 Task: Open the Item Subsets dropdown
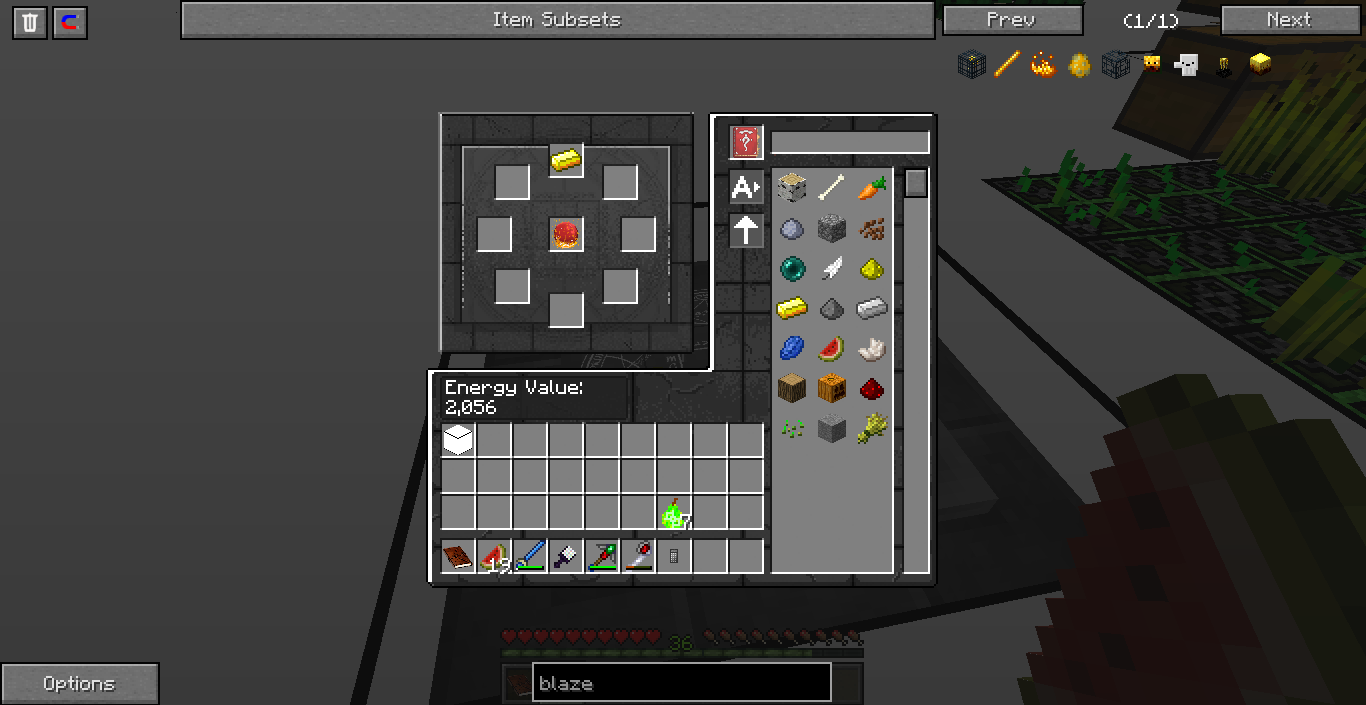[557, 20]
